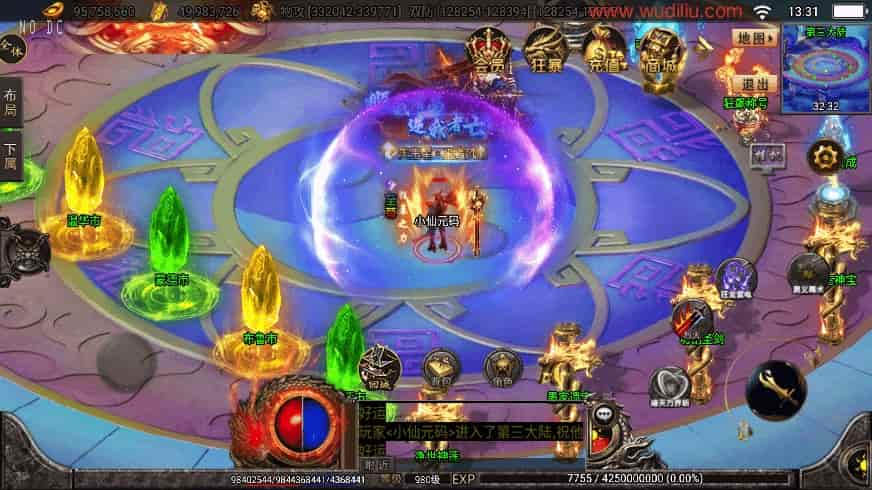Click the 退出 exit button
This screenshot has width=872, height=490.
click(754, 84)
